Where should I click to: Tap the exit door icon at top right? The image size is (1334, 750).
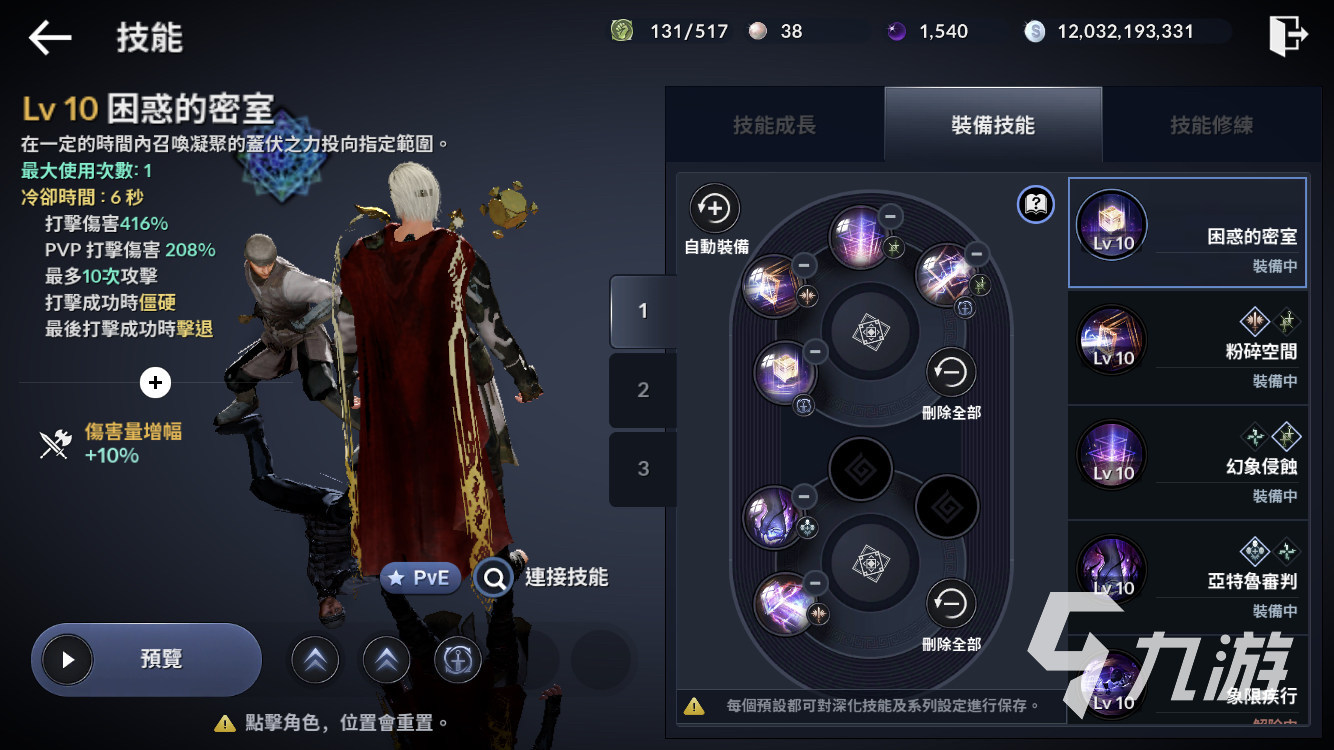point(1290,32)
